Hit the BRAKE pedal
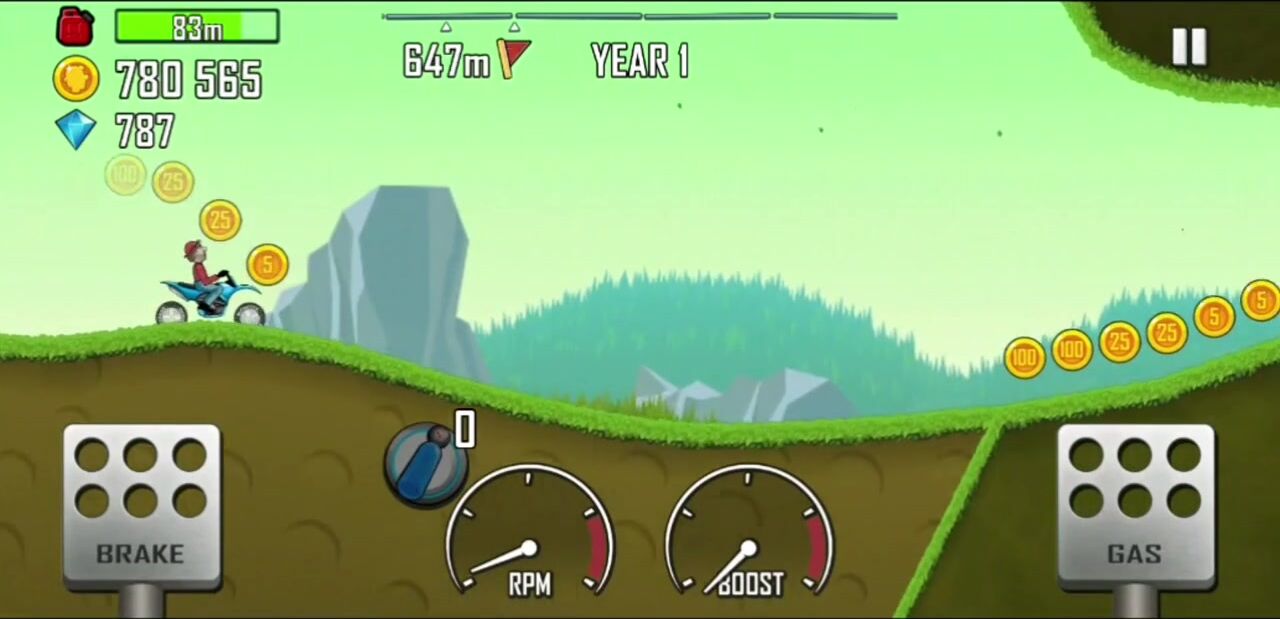 pyautogui.click(x=141, y=505)
